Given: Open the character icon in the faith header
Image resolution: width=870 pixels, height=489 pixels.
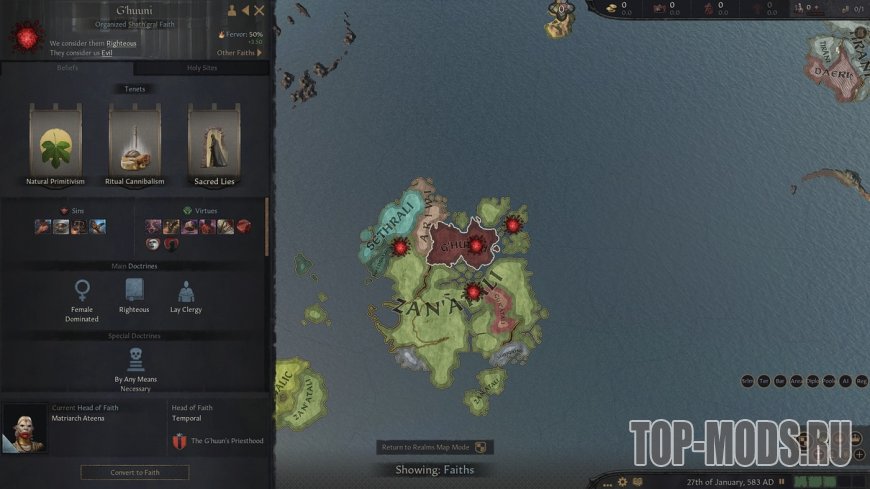Looking at the screenshot, I should click(x=231, y=11).
